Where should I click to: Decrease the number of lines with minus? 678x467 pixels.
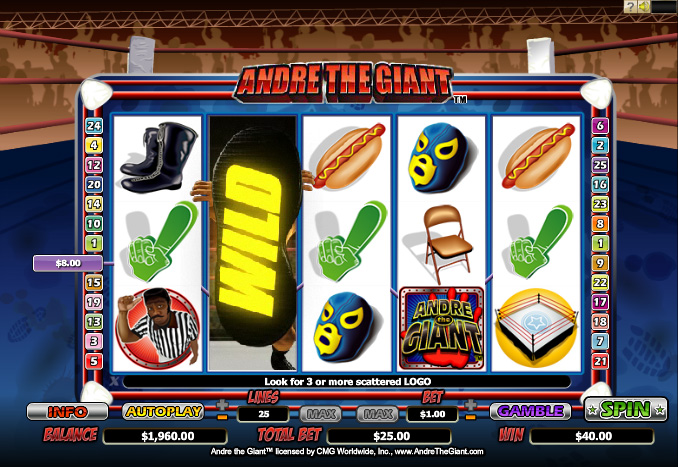click(222, 417)
